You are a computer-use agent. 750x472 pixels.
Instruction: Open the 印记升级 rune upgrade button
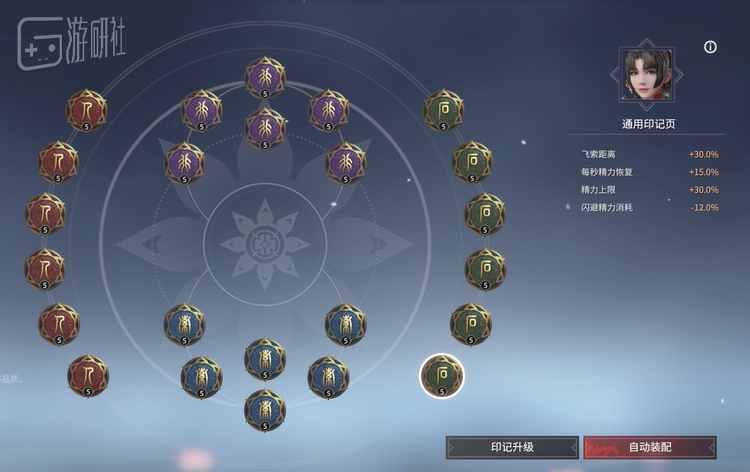[512, 446]
